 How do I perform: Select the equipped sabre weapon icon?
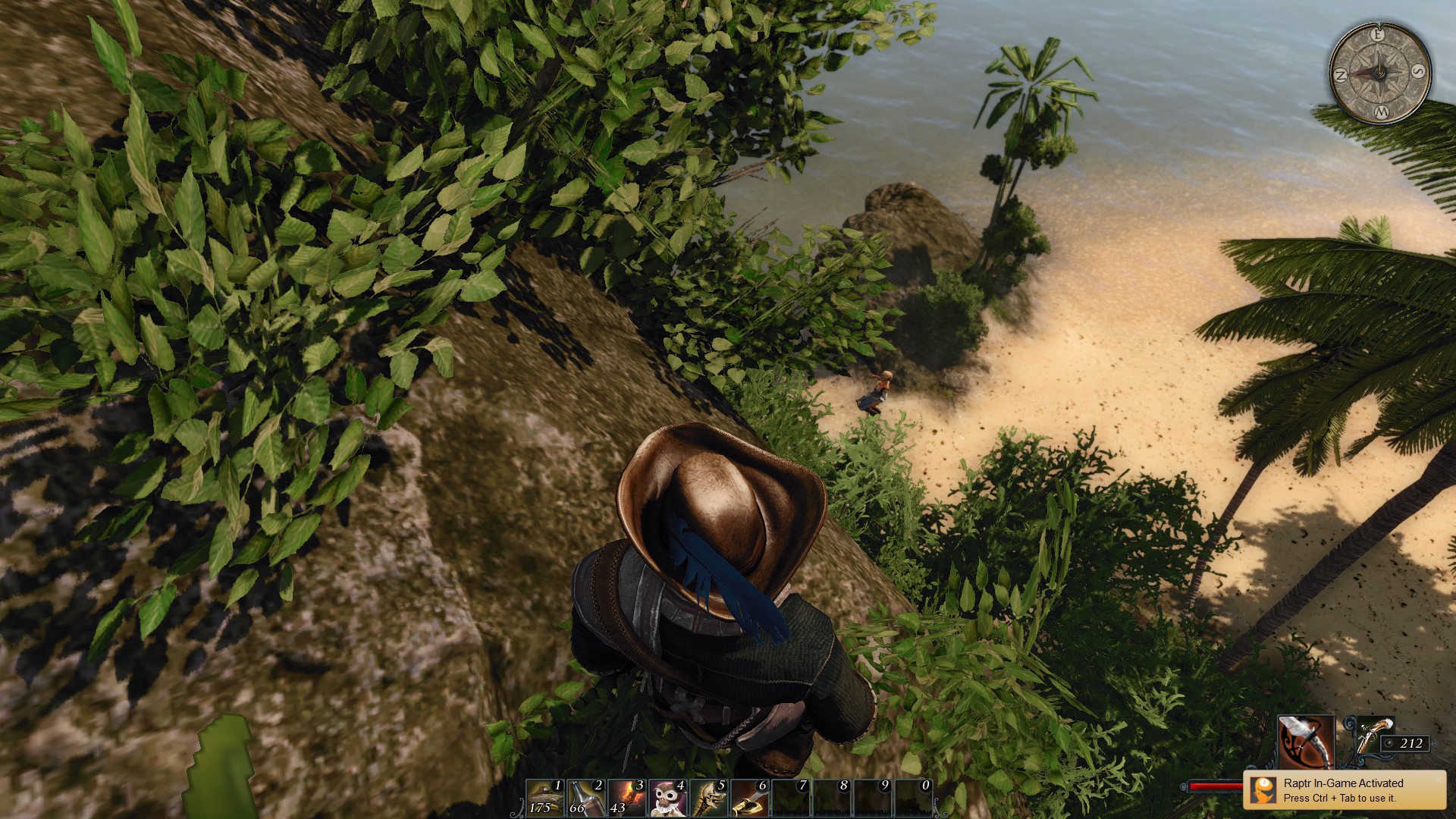coord(1306,742)
